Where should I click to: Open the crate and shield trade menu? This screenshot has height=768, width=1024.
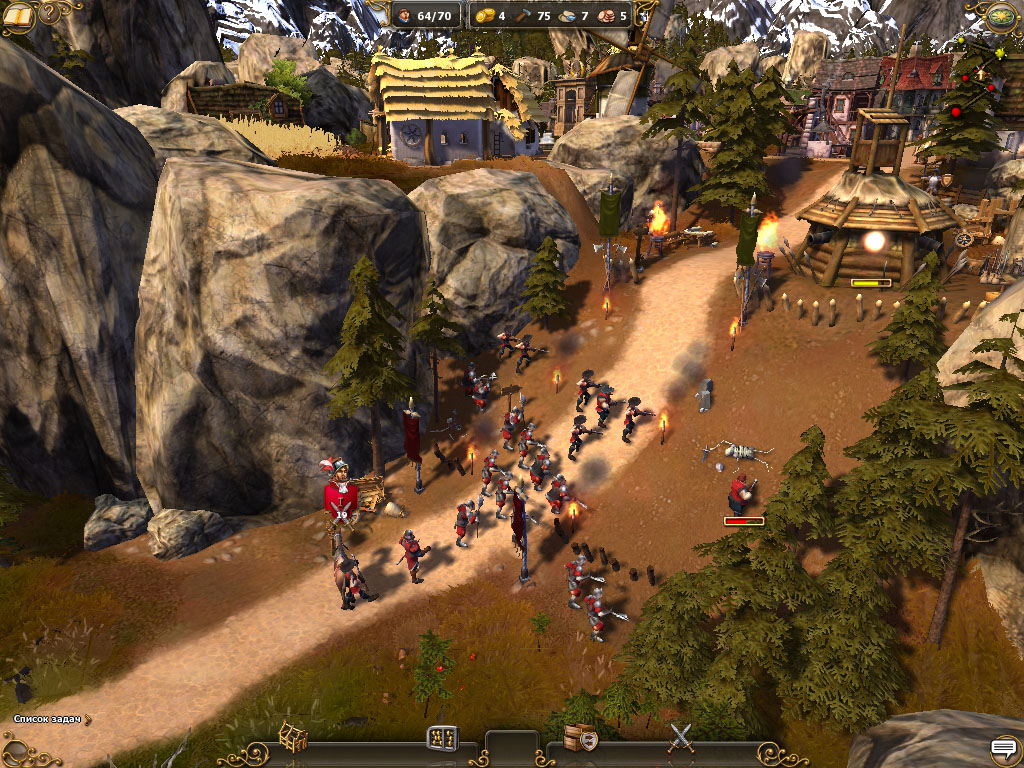[579, 738]
